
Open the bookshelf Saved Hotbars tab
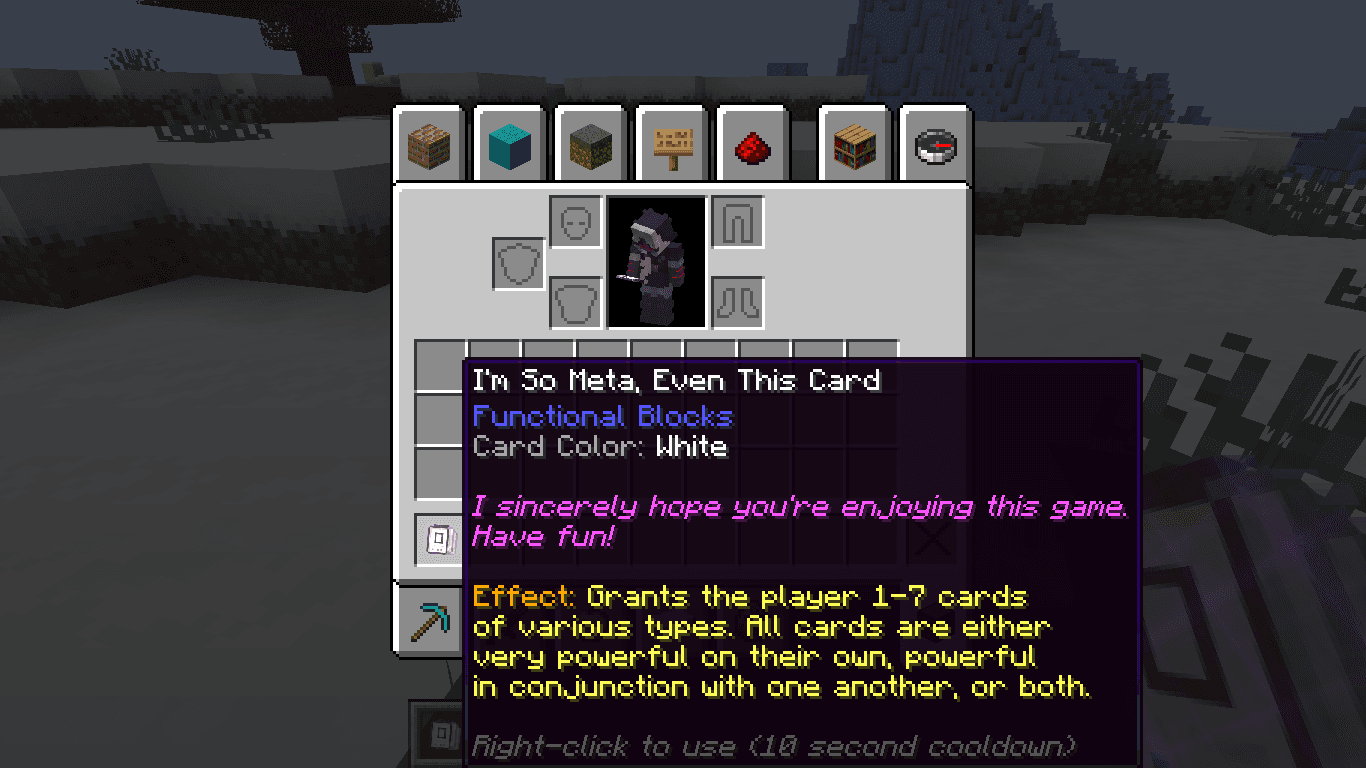pyautogui.click(x=855, y=147)
